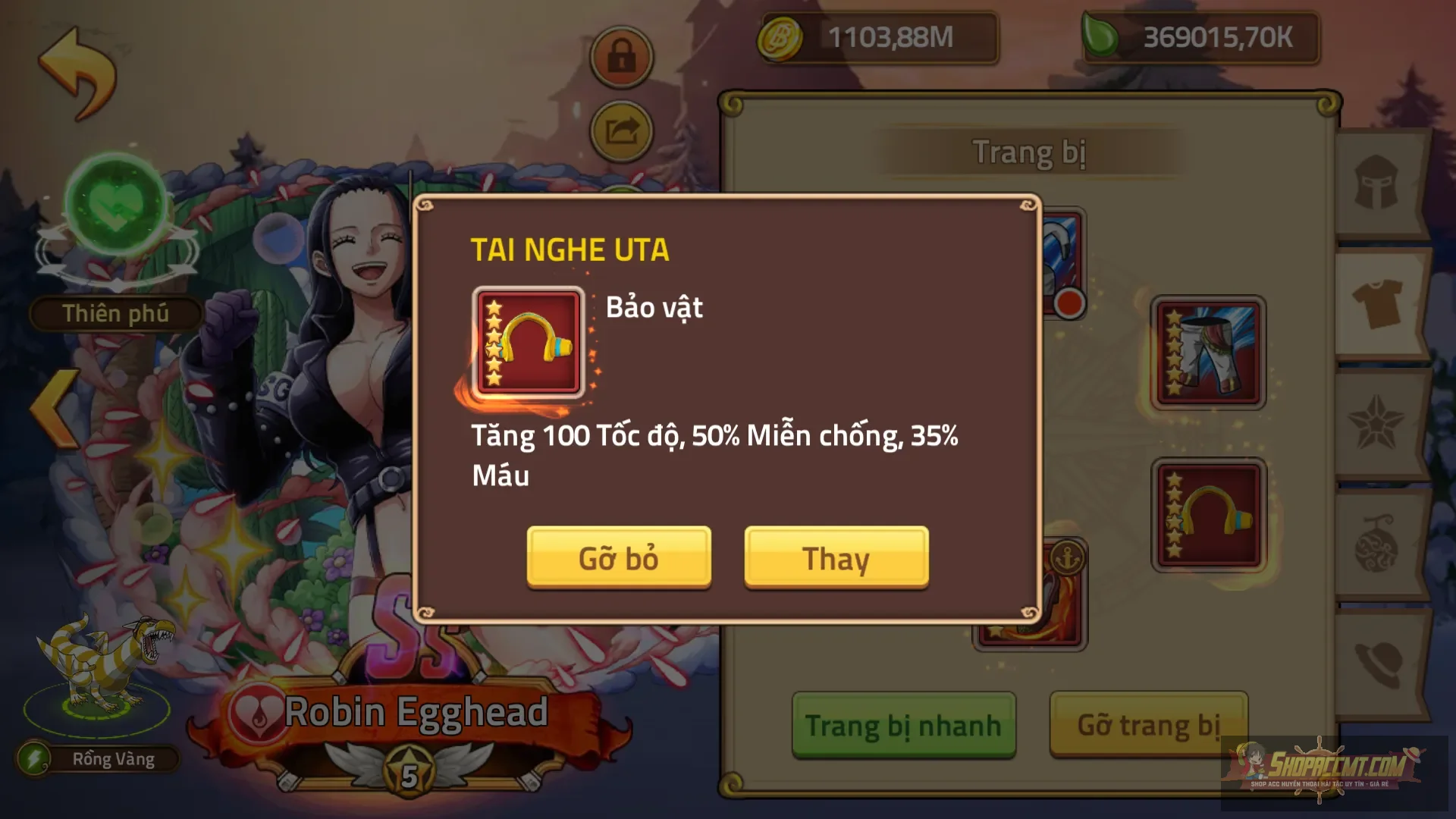1456x819 pixels.
Task: Click the Tai Nghe Uta headphone item
Action: click(526, 342)
